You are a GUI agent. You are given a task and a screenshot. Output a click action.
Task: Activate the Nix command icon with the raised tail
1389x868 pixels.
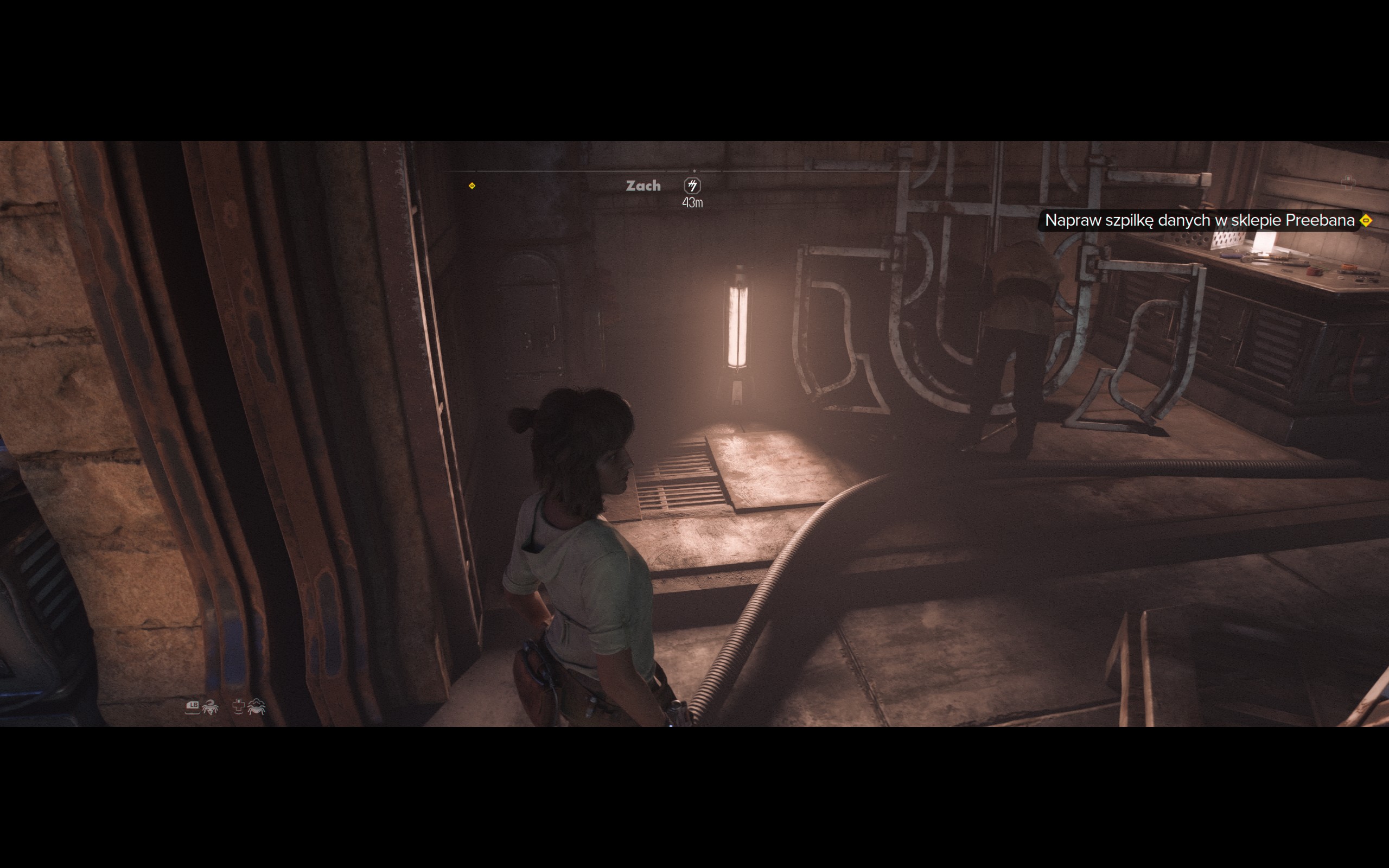(210, 707)
